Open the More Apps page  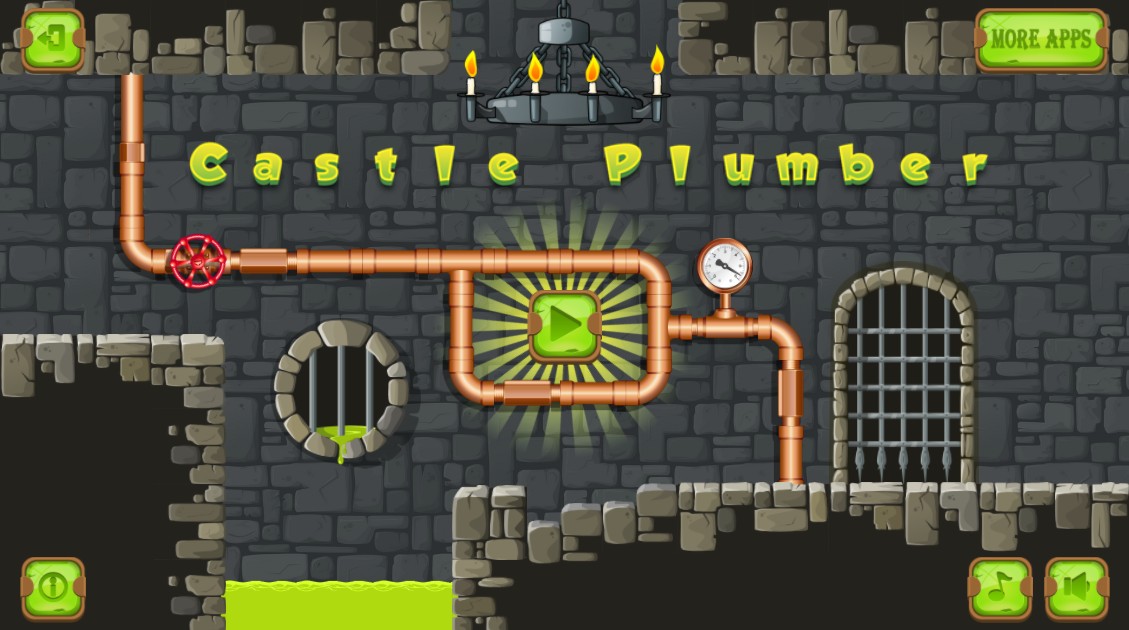click(1041, 40)
